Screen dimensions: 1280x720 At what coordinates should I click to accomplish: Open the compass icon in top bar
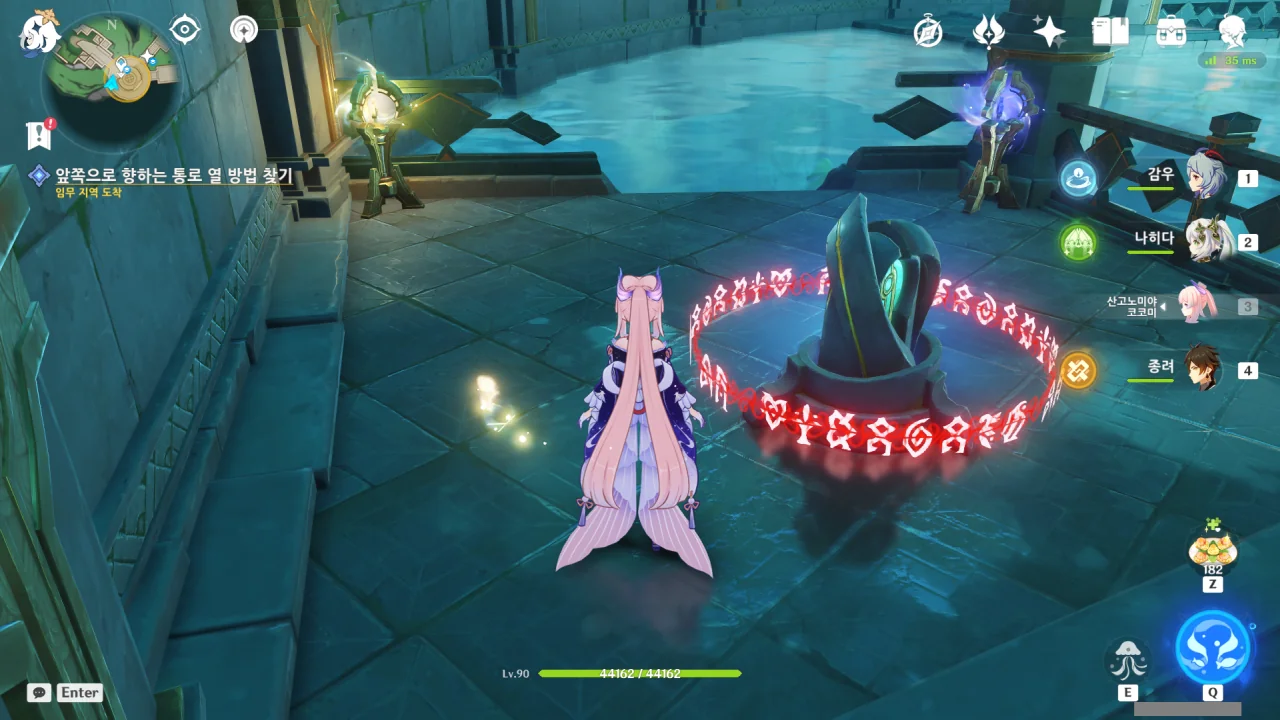tap(928, 33)
